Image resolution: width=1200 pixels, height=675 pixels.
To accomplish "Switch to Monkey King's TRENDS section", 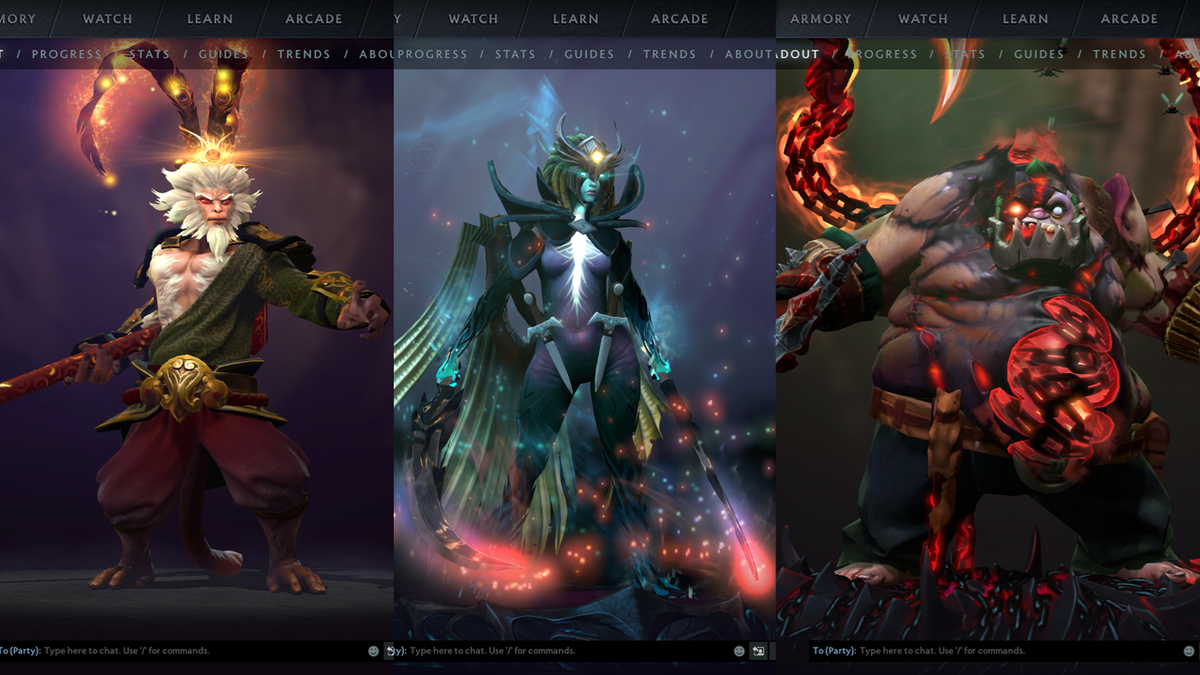I will 303,54.
